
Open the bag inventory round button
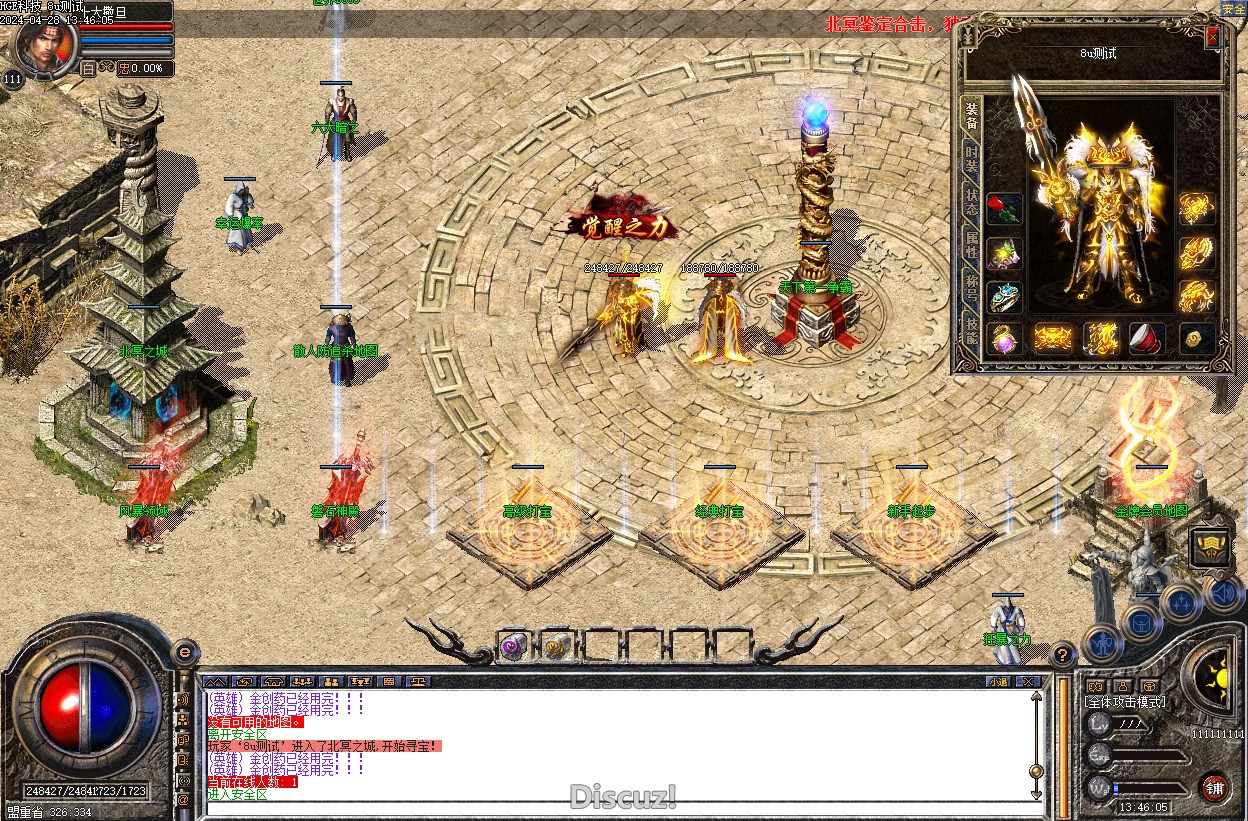pos(1141,623)
